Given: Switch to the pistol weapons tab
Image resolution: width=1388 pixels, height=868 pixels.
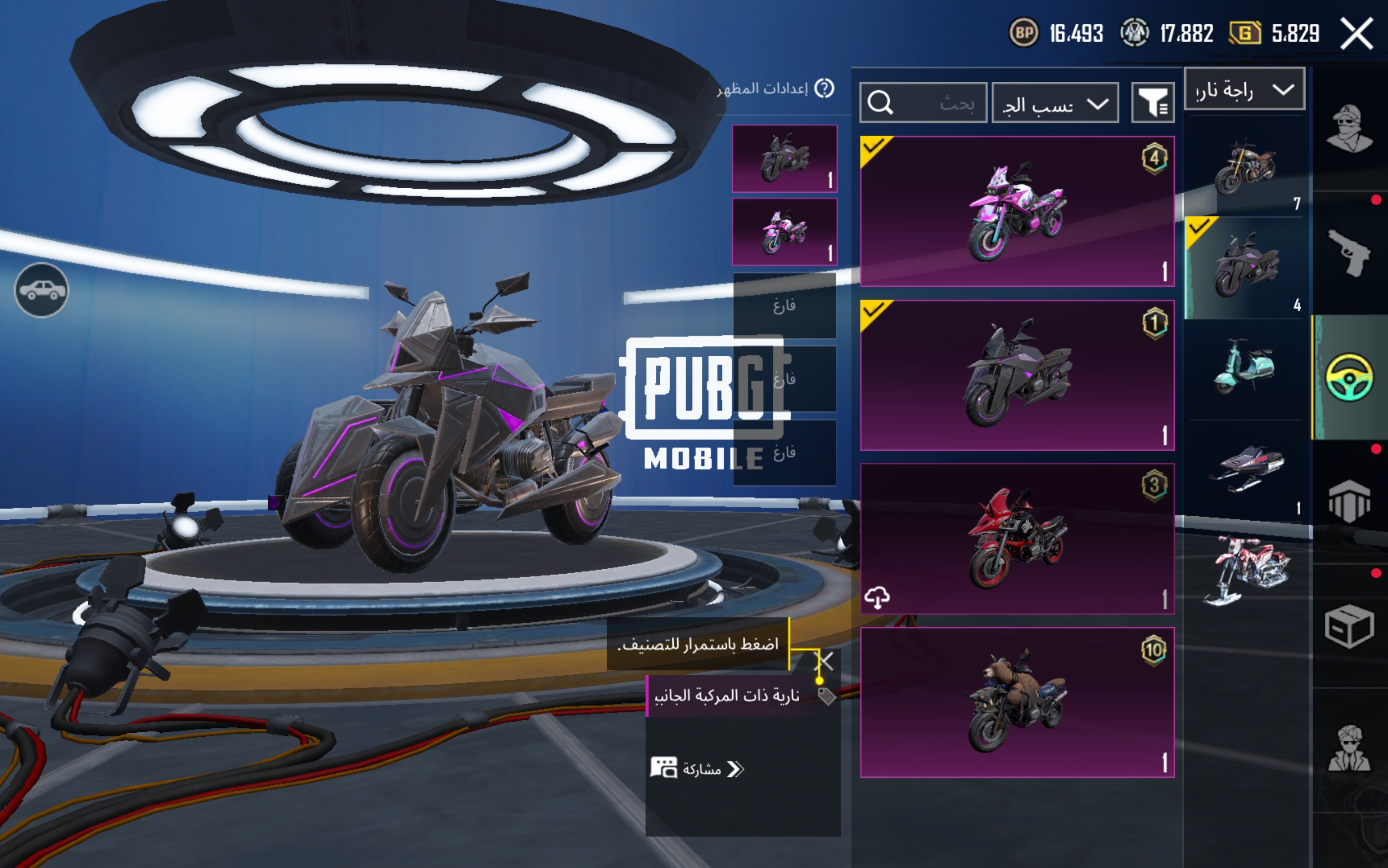Looking at the screenshot, I should (1349, 253).
